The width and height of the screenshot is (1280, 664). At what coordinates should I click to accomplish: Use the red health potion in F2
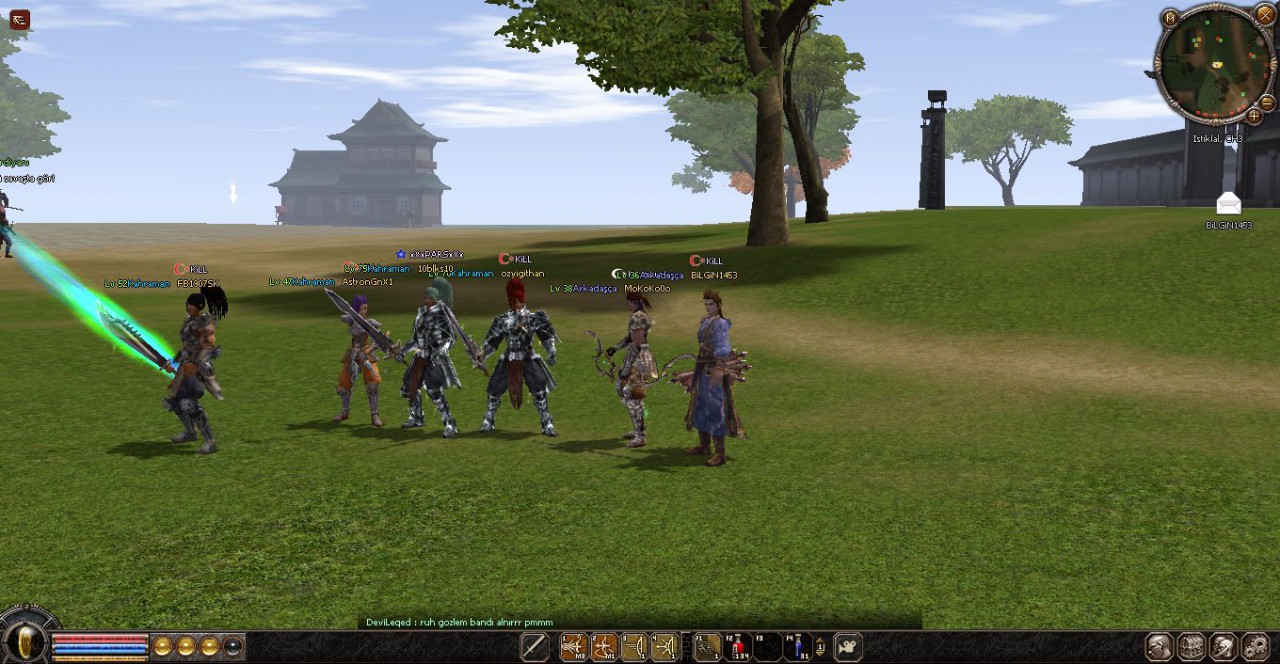[738, 647]
